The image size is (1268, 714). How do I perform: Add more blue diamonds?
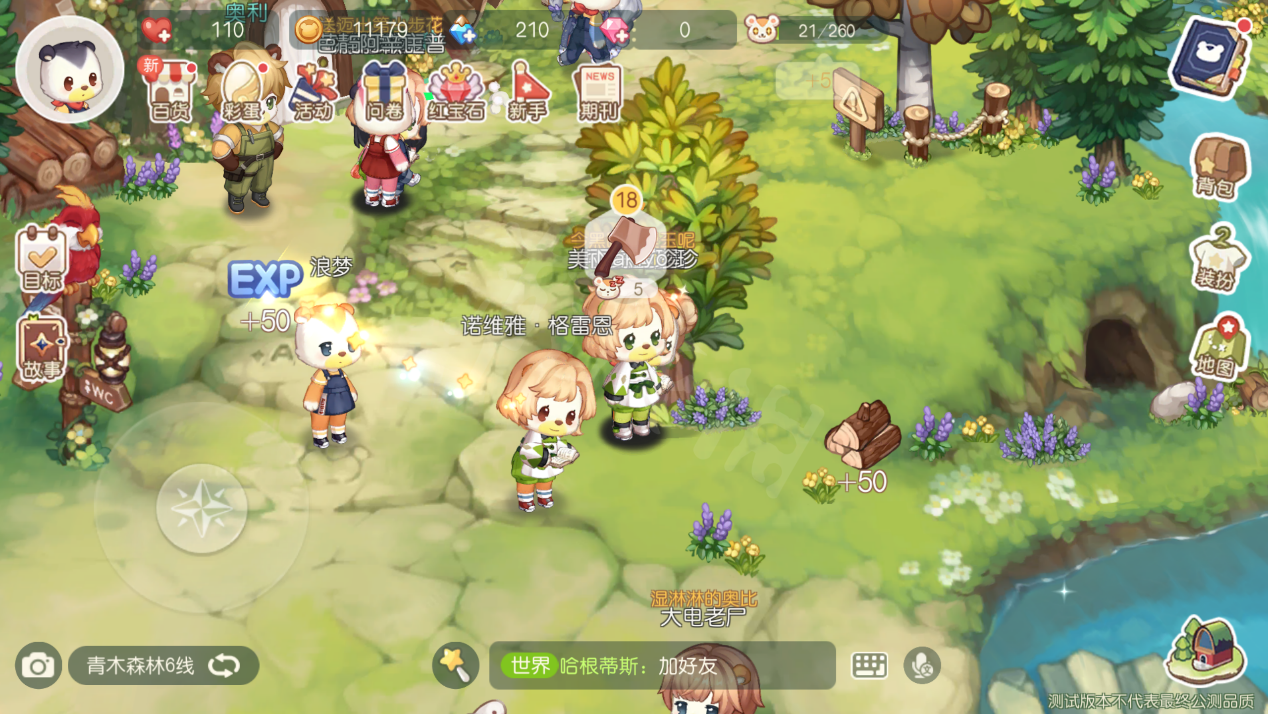pyautogui.click(x=463, y=32)
